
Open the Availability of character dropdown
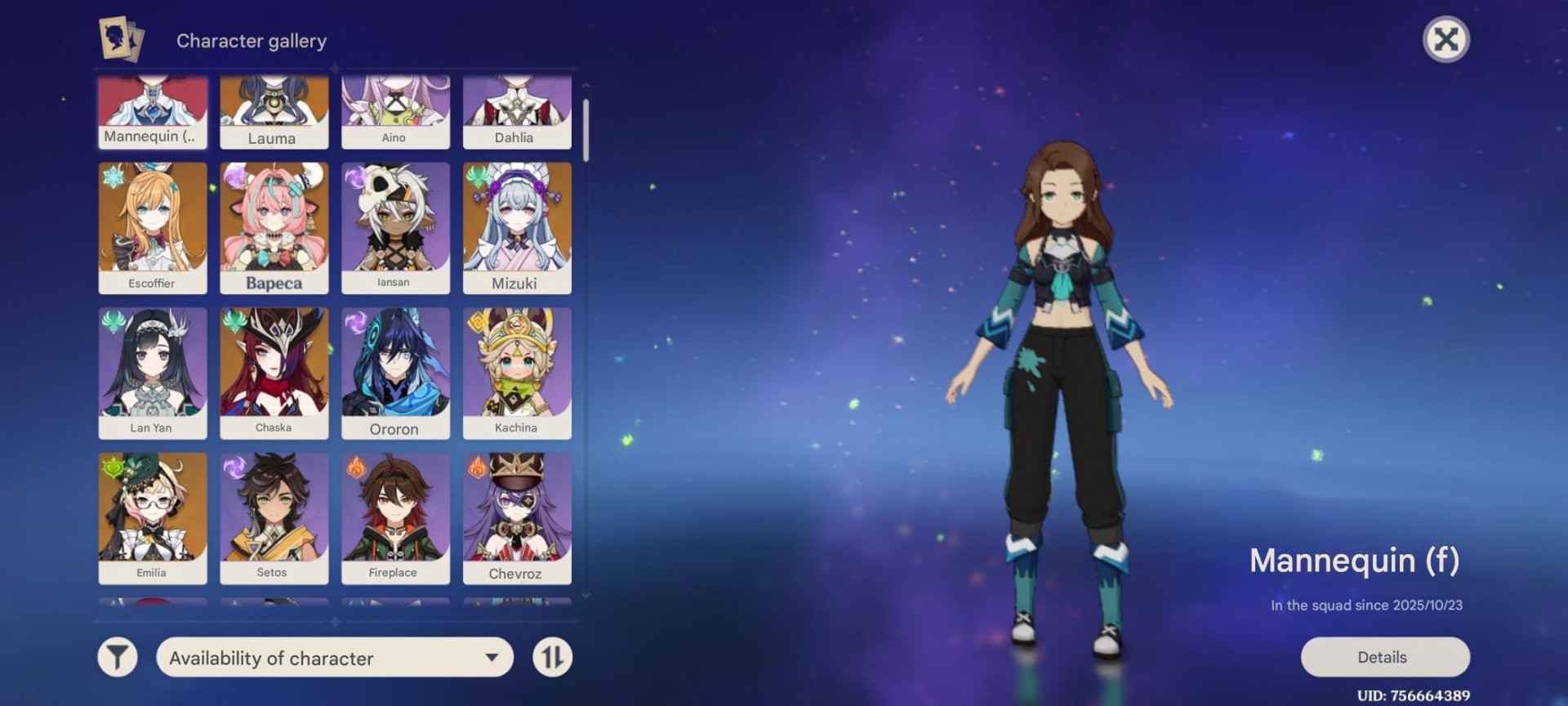coord(333,658)
